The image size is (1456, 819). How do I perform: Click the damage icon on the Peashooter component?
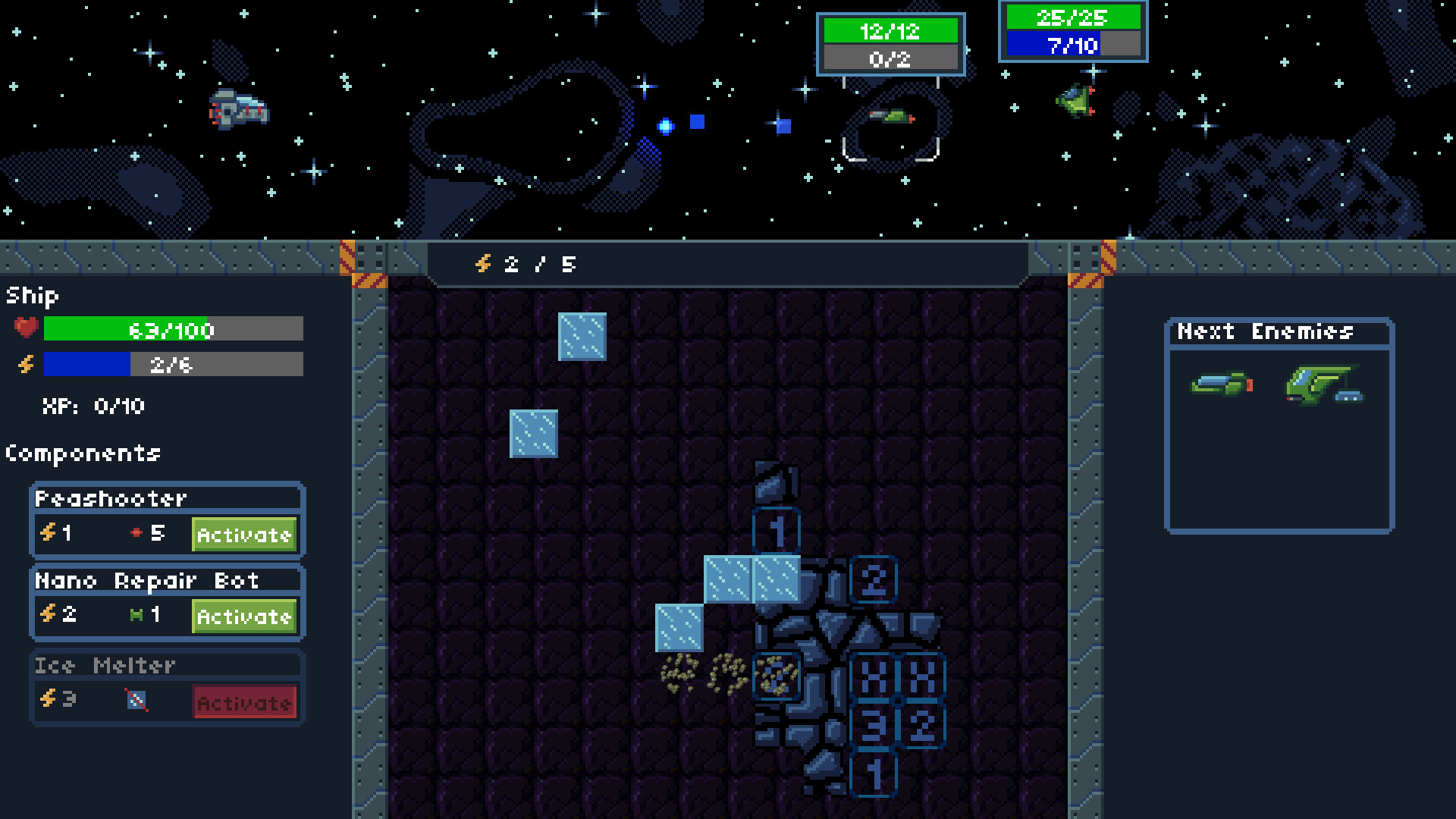(x=136, y=533)
